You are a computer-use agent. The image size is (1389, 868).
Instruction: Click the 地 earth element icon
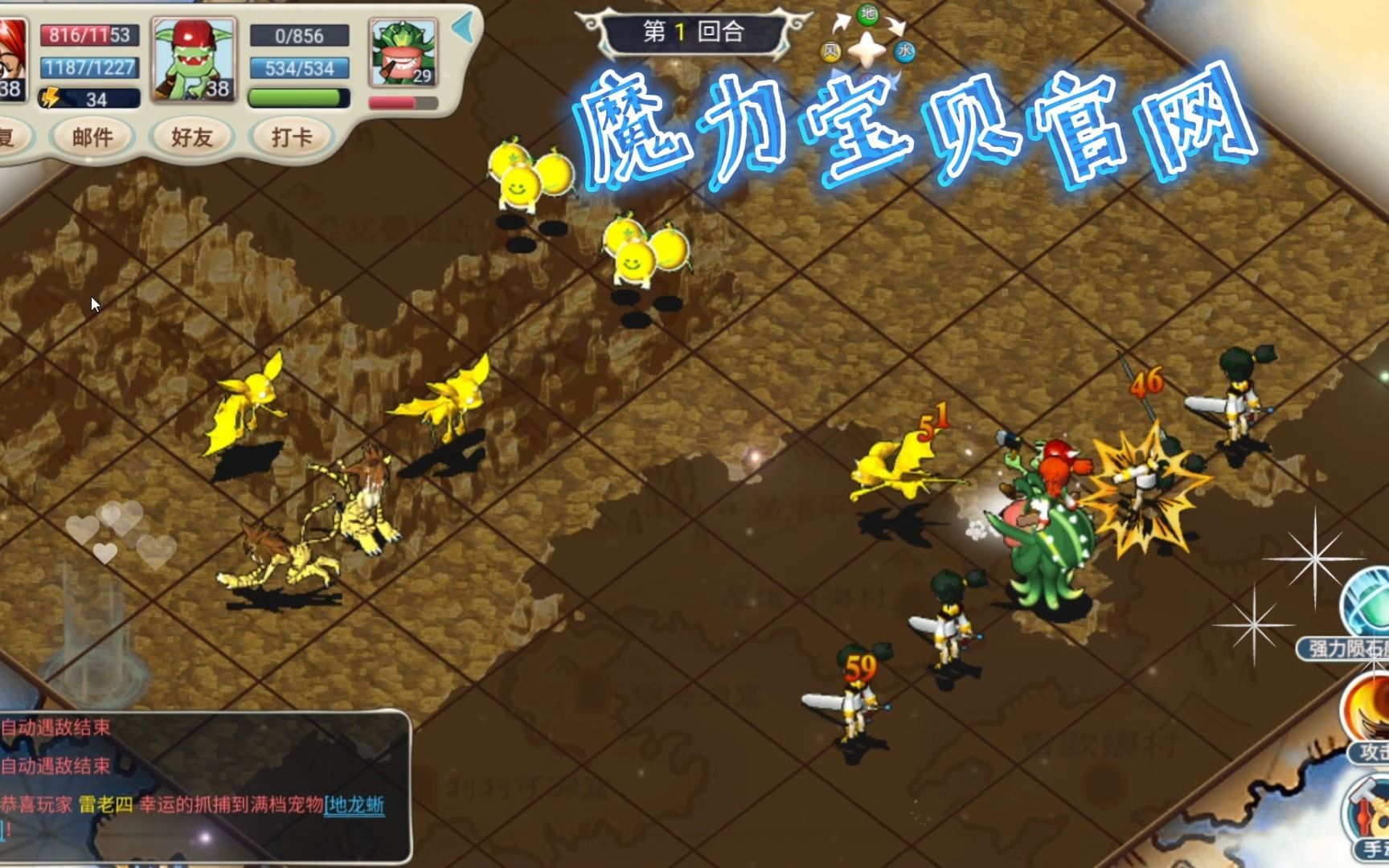[868, 14]
